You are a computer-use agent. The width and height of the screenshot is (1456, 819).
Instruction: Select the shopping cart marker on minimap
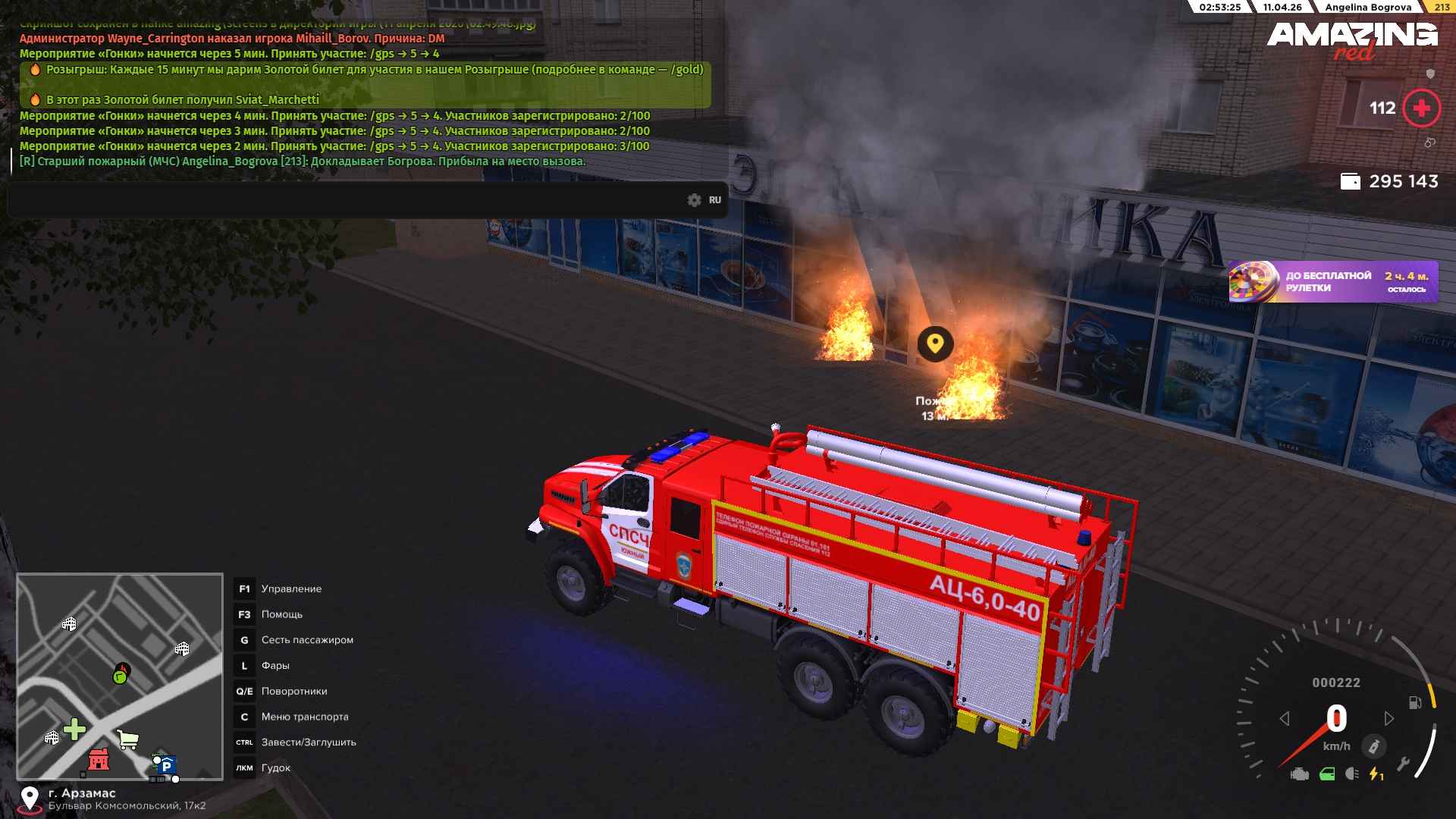point(128,739)
